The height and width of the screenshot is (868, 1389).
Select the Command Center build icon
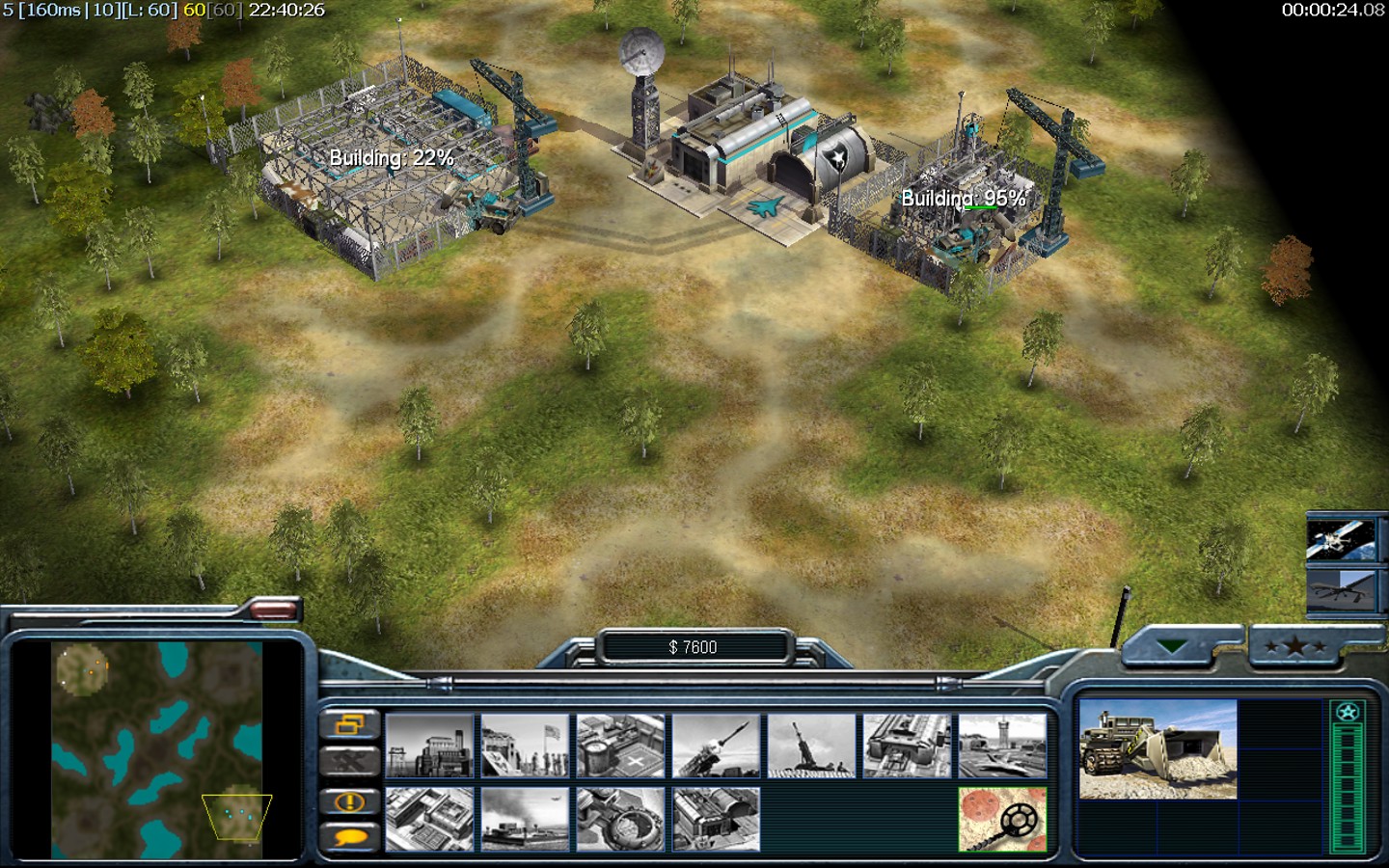pos(716,819)
